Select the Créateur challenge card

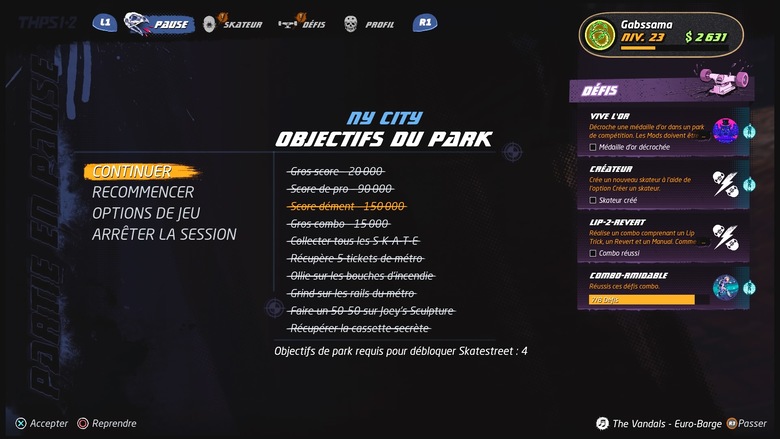[x=661, y=183]
